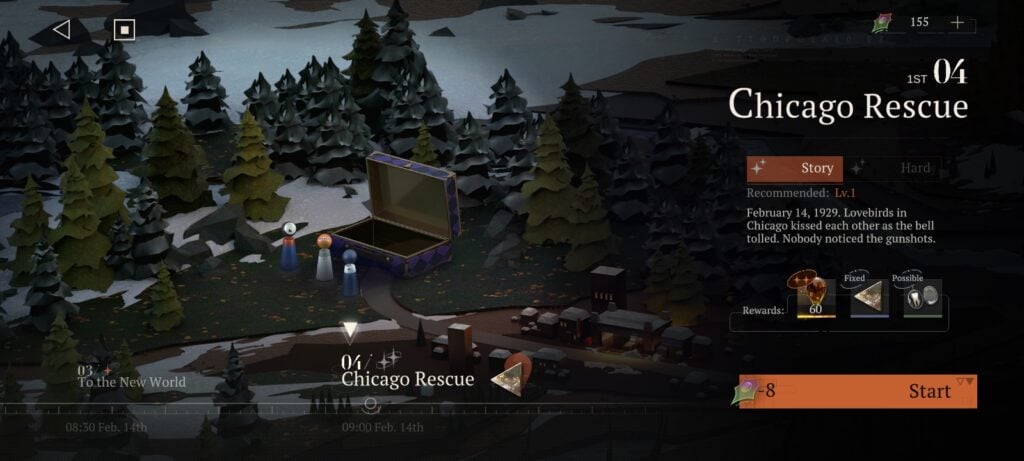Tap the triangle reward beside Chicago Rescue label

point(511,373)
